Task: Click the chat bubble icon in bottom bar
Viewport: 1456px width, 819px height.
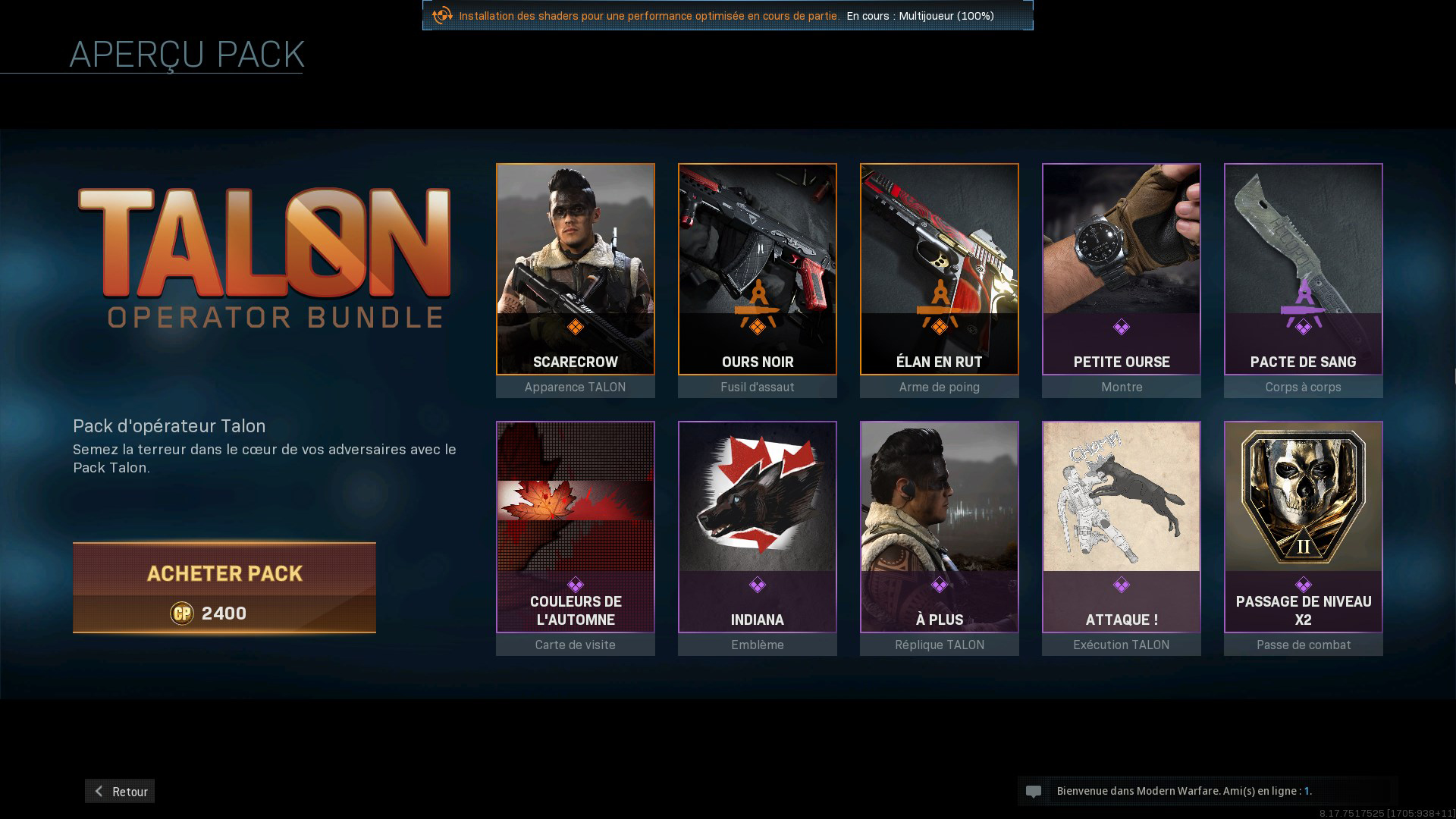Action: pos(1035,791)
